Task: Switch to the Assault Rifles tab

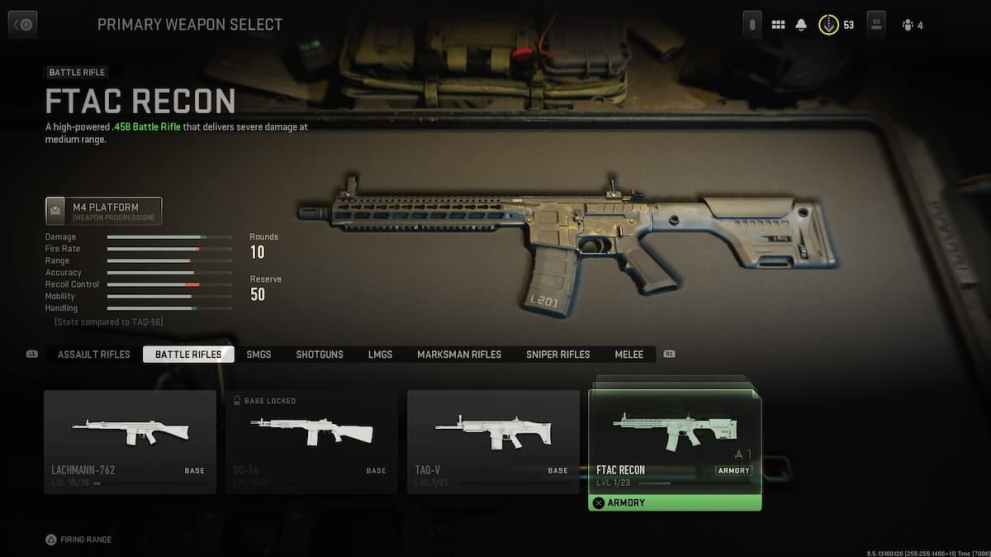Action: 94,355
